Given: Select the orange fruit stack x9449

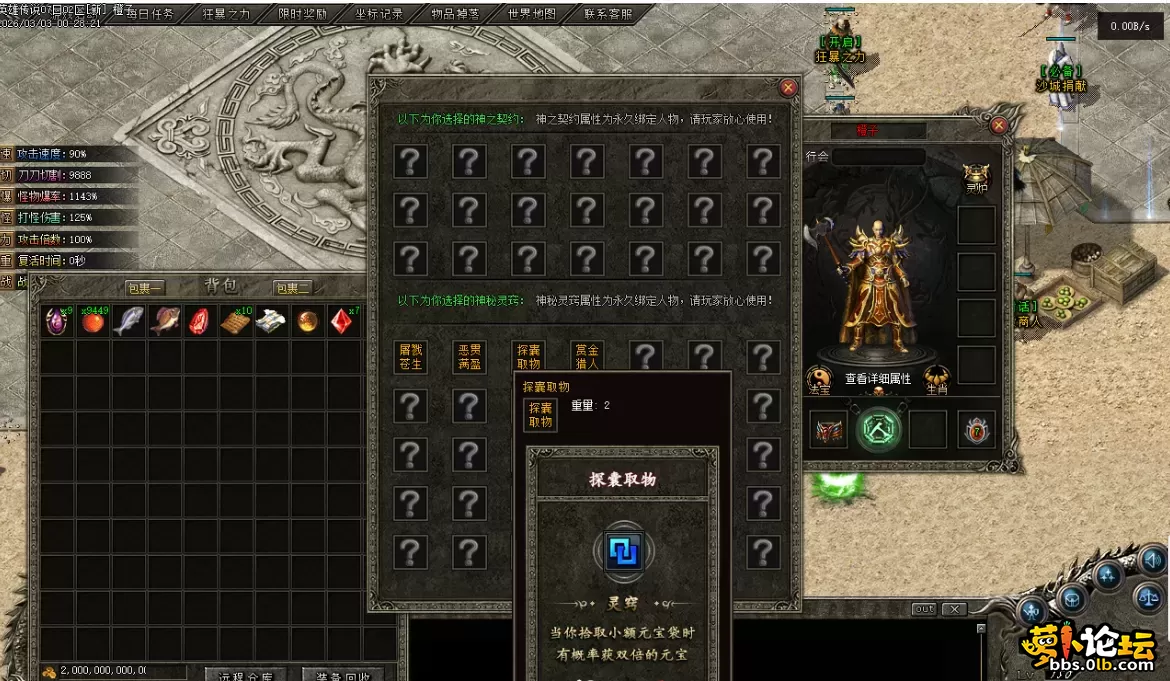Looking at the screenshot, I should (x=93, y=321).
